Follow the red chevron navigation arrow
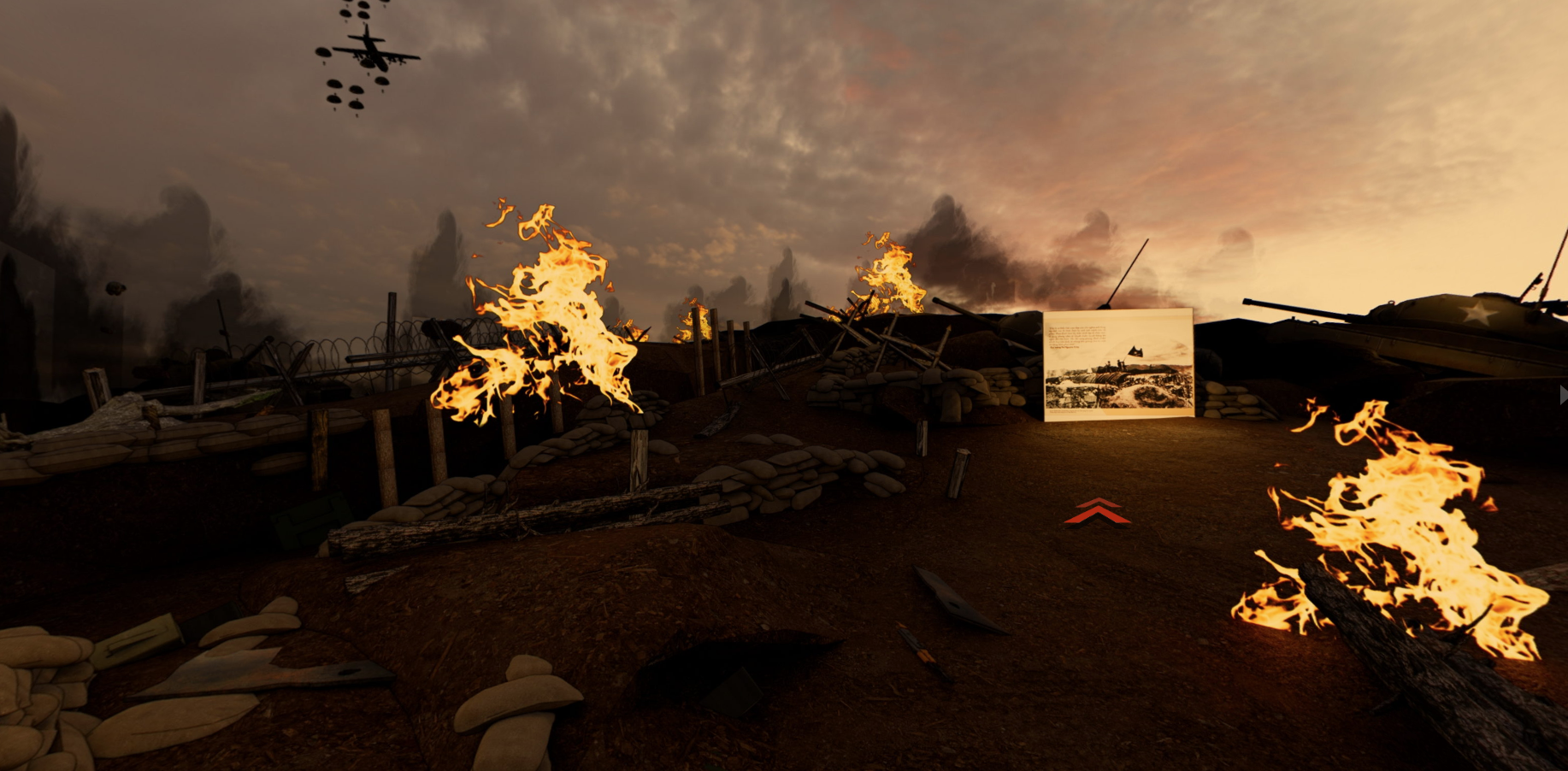 coord(1098,511)
